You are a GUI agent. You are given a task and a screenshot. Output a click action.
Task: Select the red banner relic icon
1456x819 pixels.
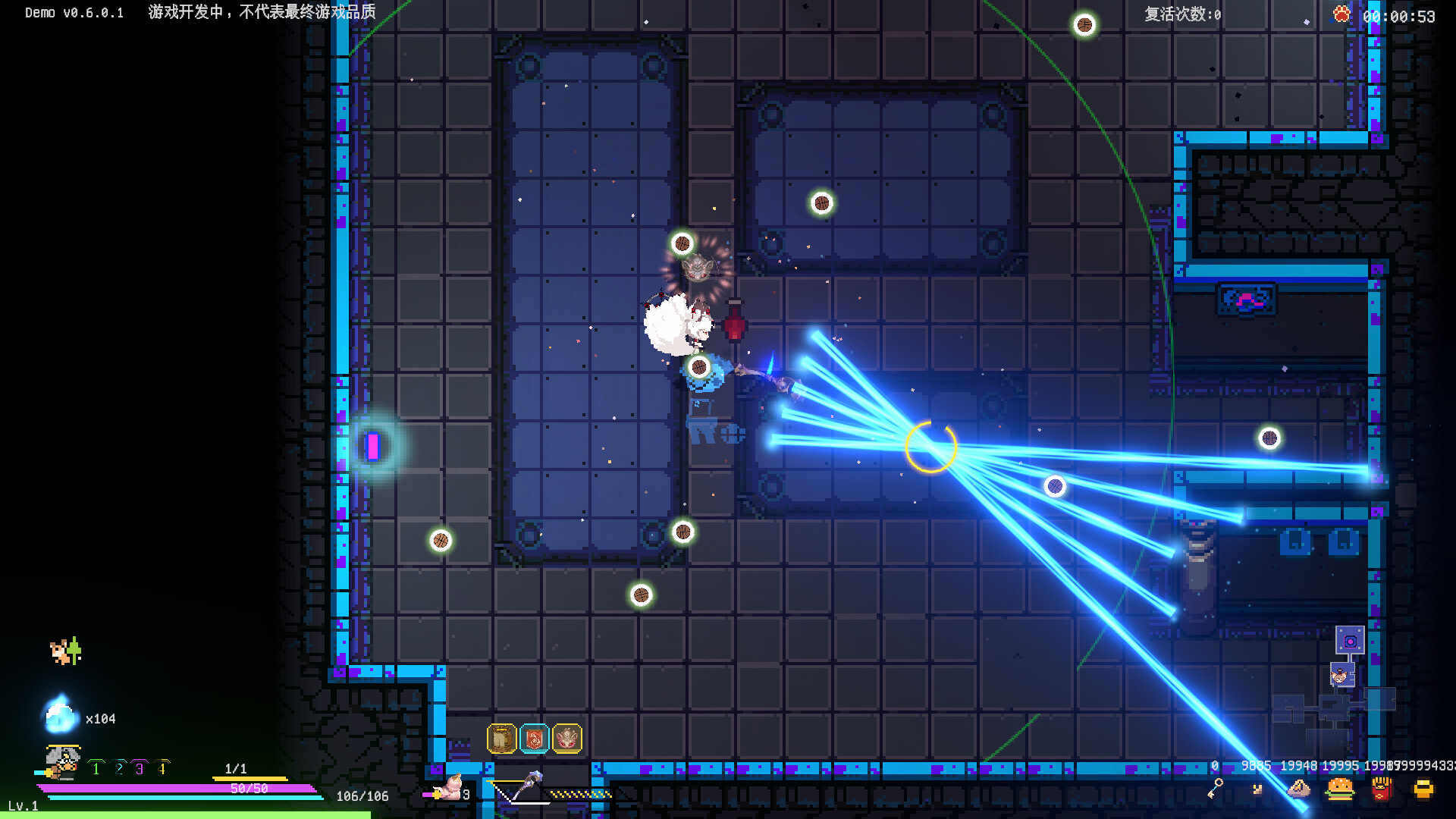click(534, 738)
